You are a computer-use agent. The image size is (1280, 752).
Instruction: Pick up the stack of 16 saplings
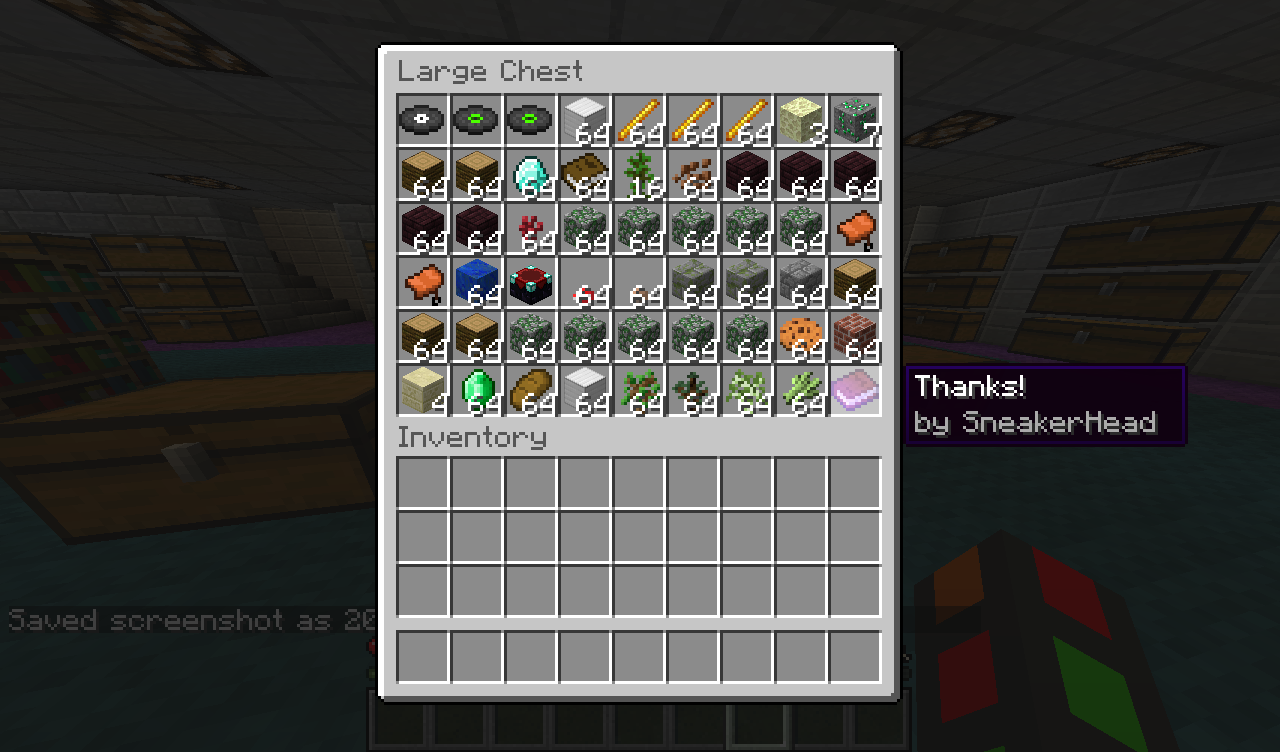coord(638,174)
